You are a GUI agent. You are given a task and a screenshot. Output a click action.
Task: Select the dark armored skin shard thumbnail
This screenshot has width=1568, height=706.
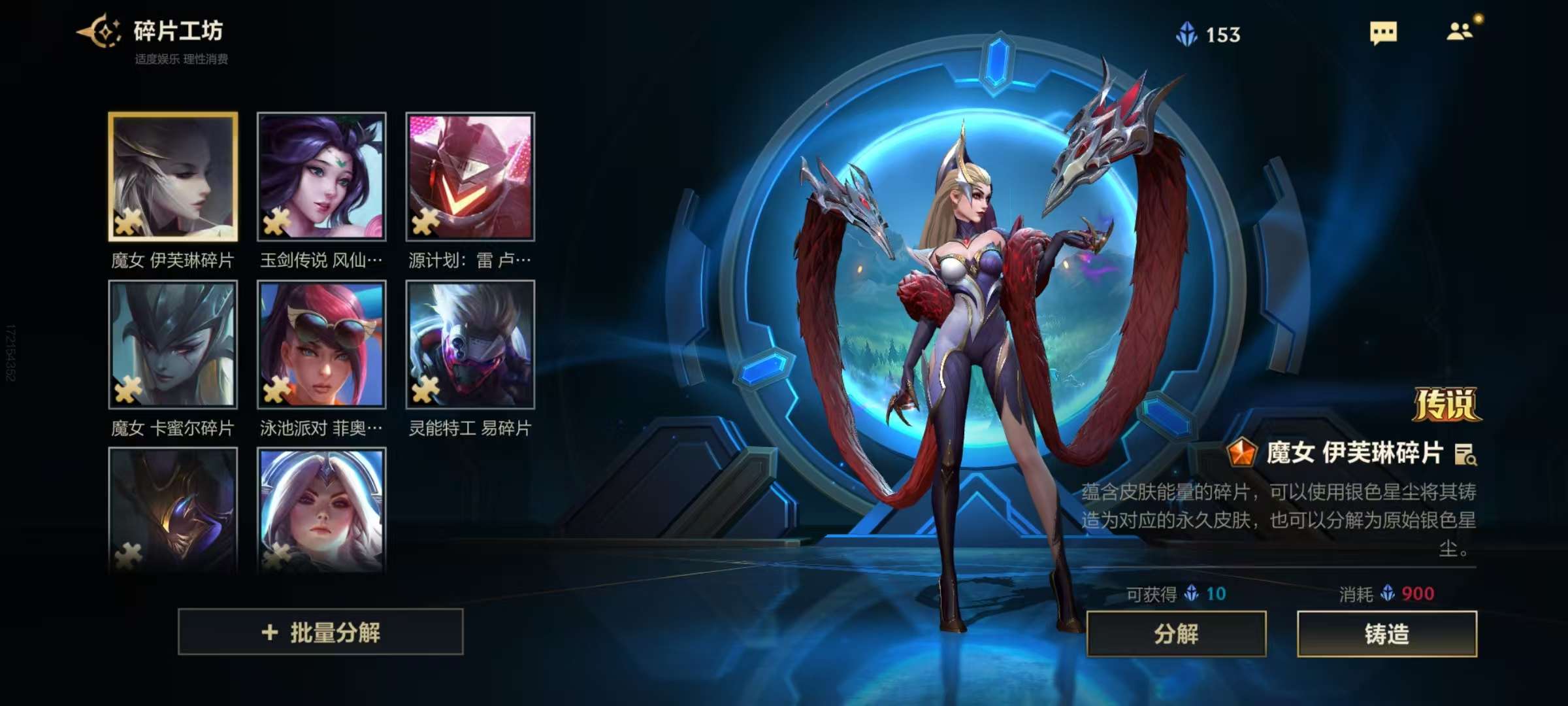[x=173, y=510]
